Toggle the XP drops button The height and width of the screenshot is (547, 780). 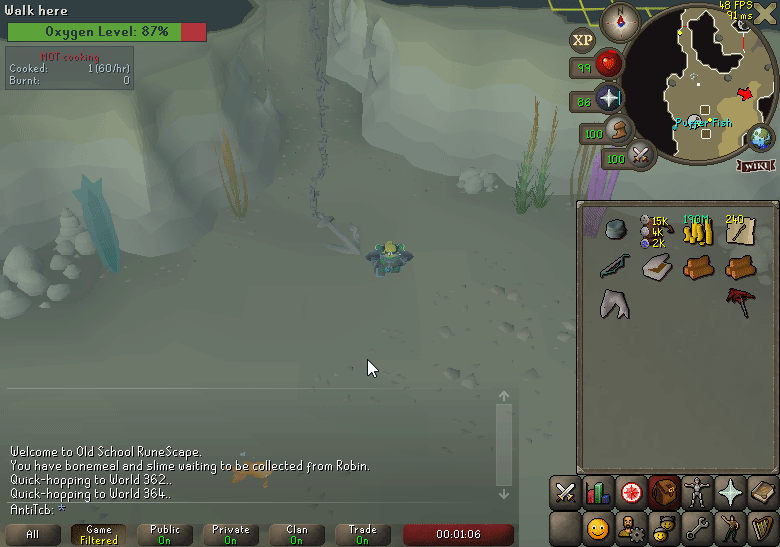(x=582, y=41)
